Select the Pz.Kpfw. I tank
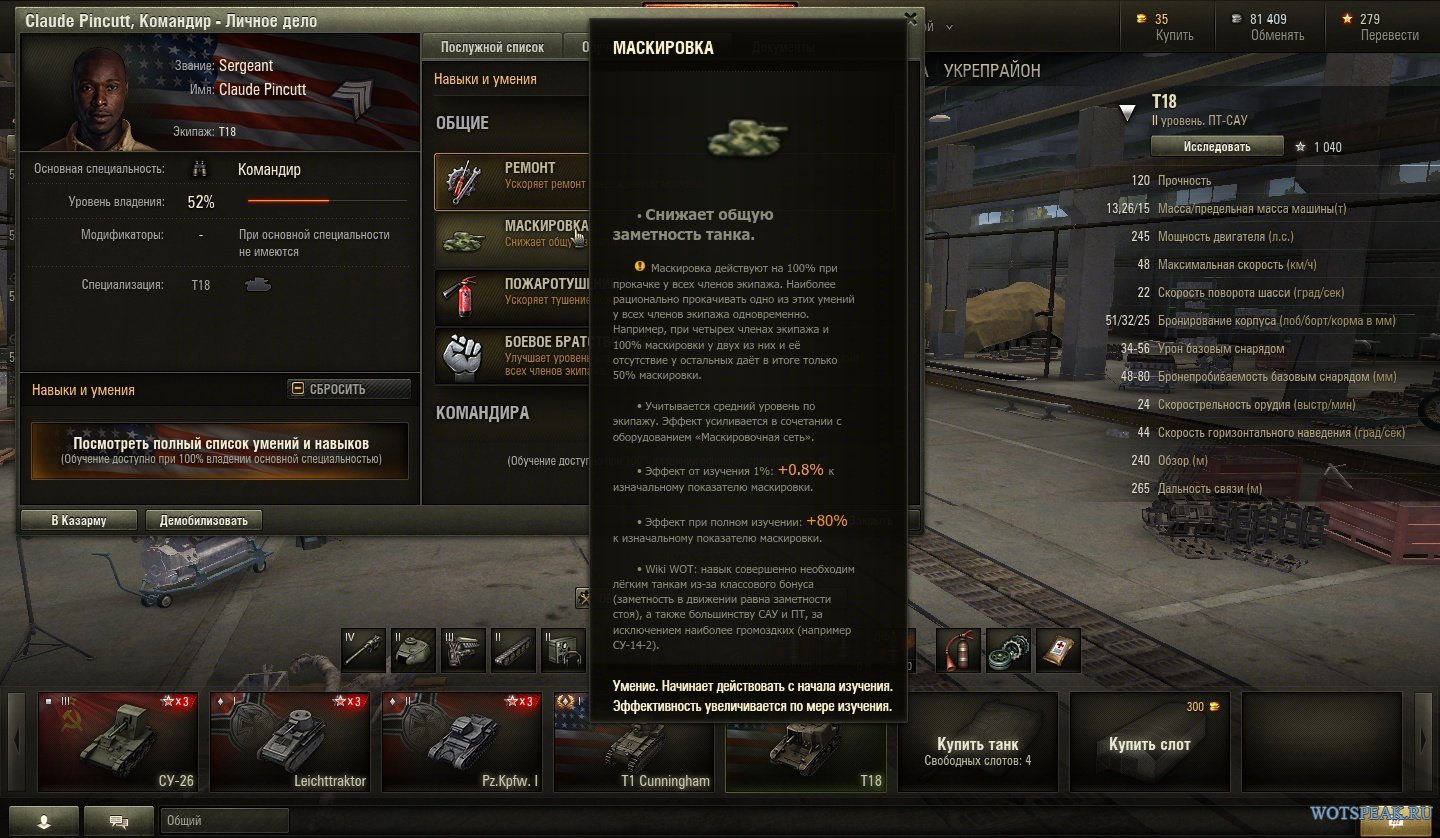The image size is (1440, 838). click(x=463, y=742)
